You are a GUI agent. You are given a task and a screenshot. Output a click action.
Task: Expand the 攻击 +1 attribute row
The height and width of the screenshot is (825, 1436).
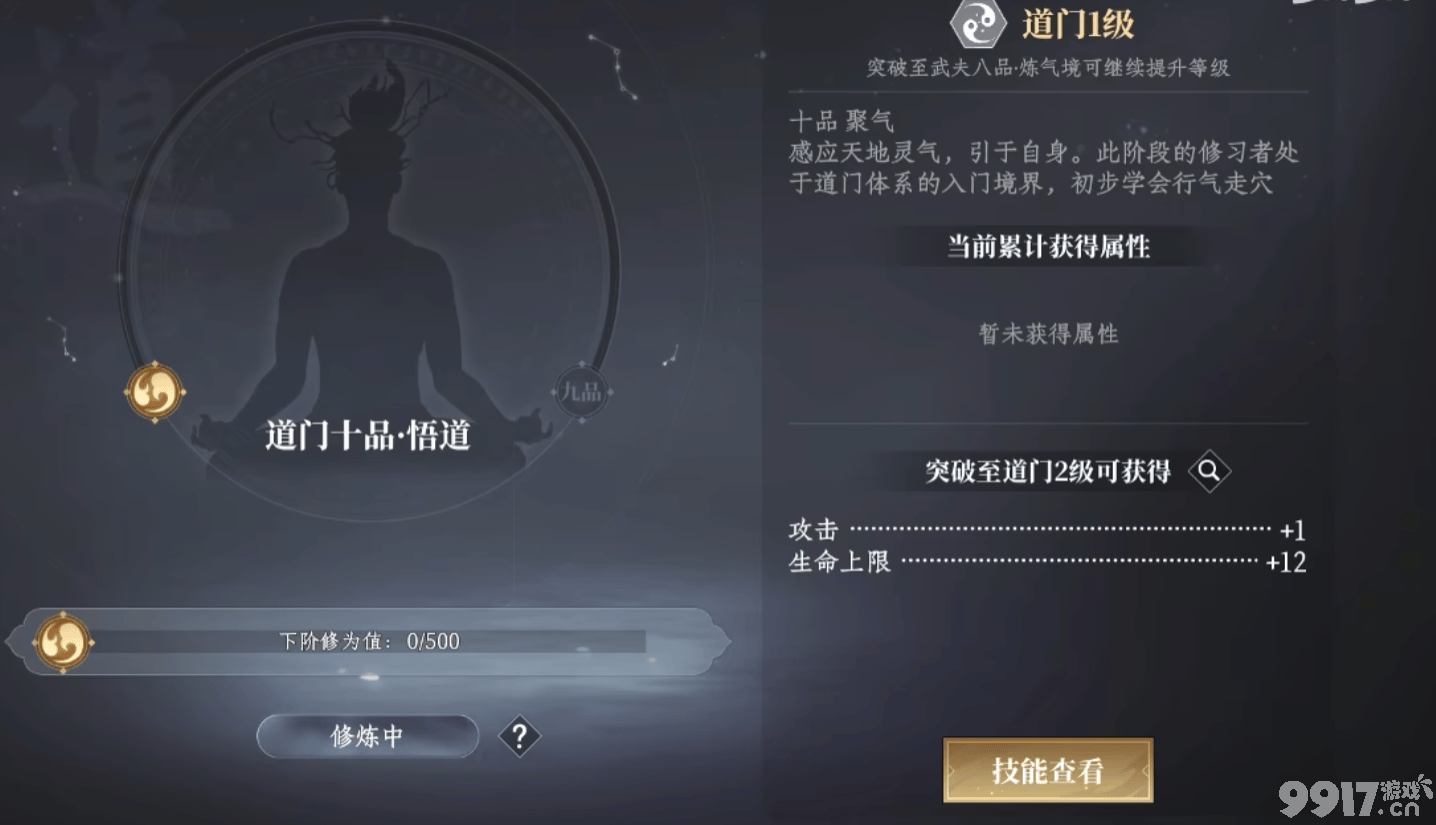coord(1046,530)
